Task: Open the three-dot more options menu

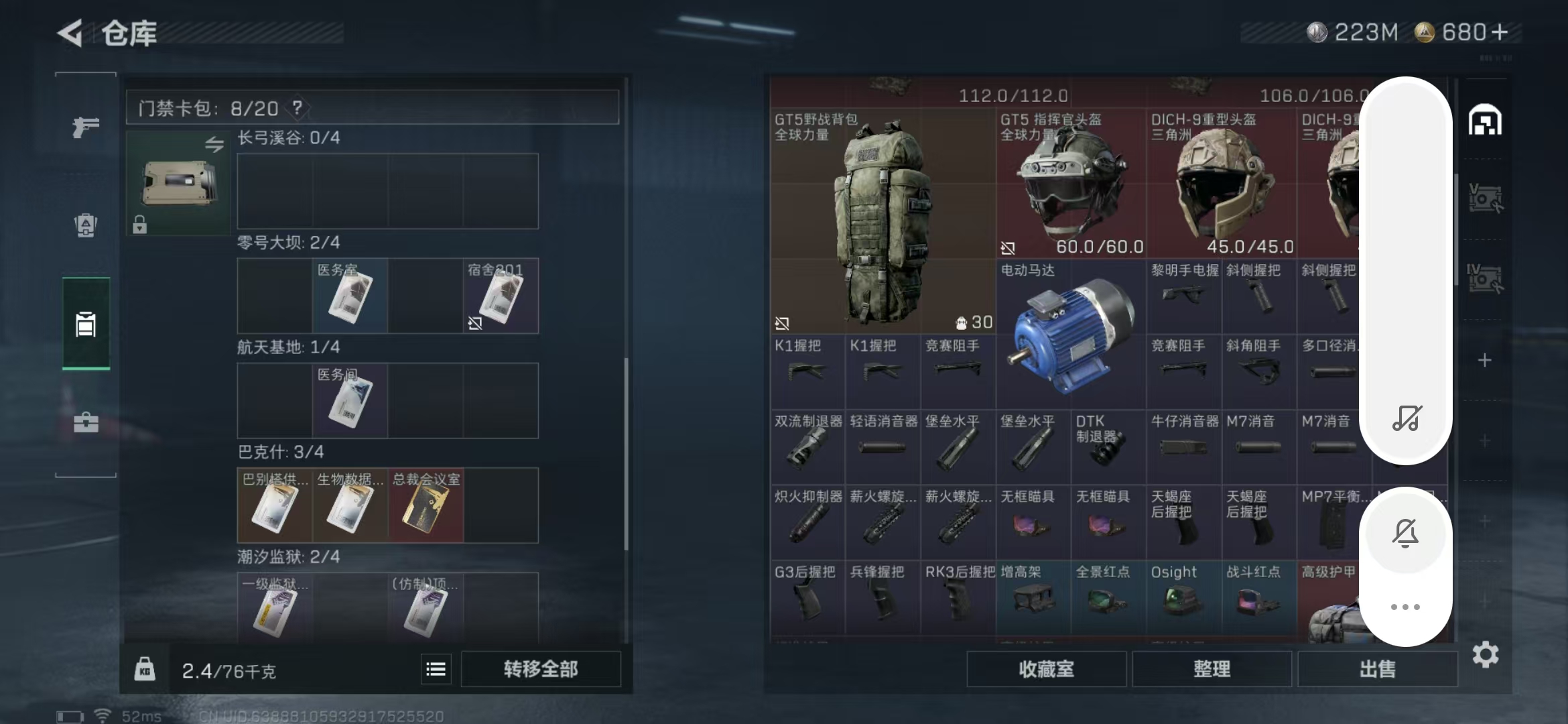Action: point(1407,607)
